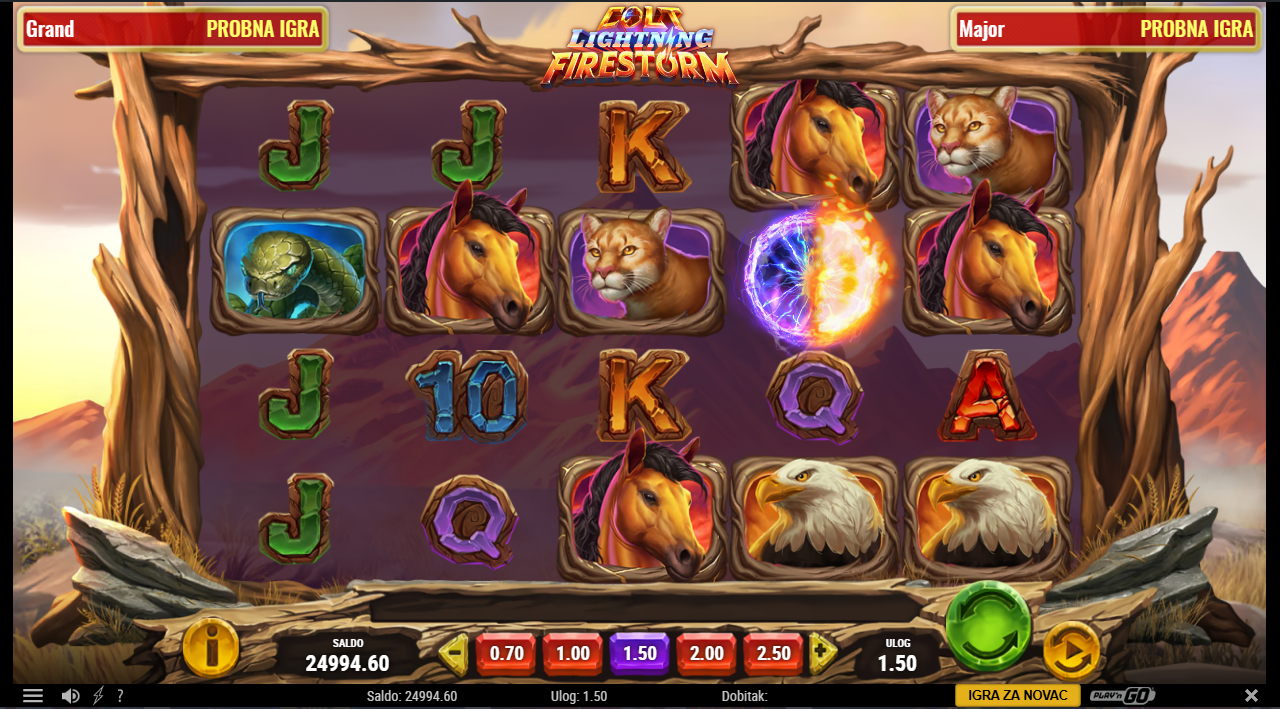Image resolution: width=1280 pixels, height=709 pixels.
Task: Decrease bet with the minus arrow
Action: point(454,655)
